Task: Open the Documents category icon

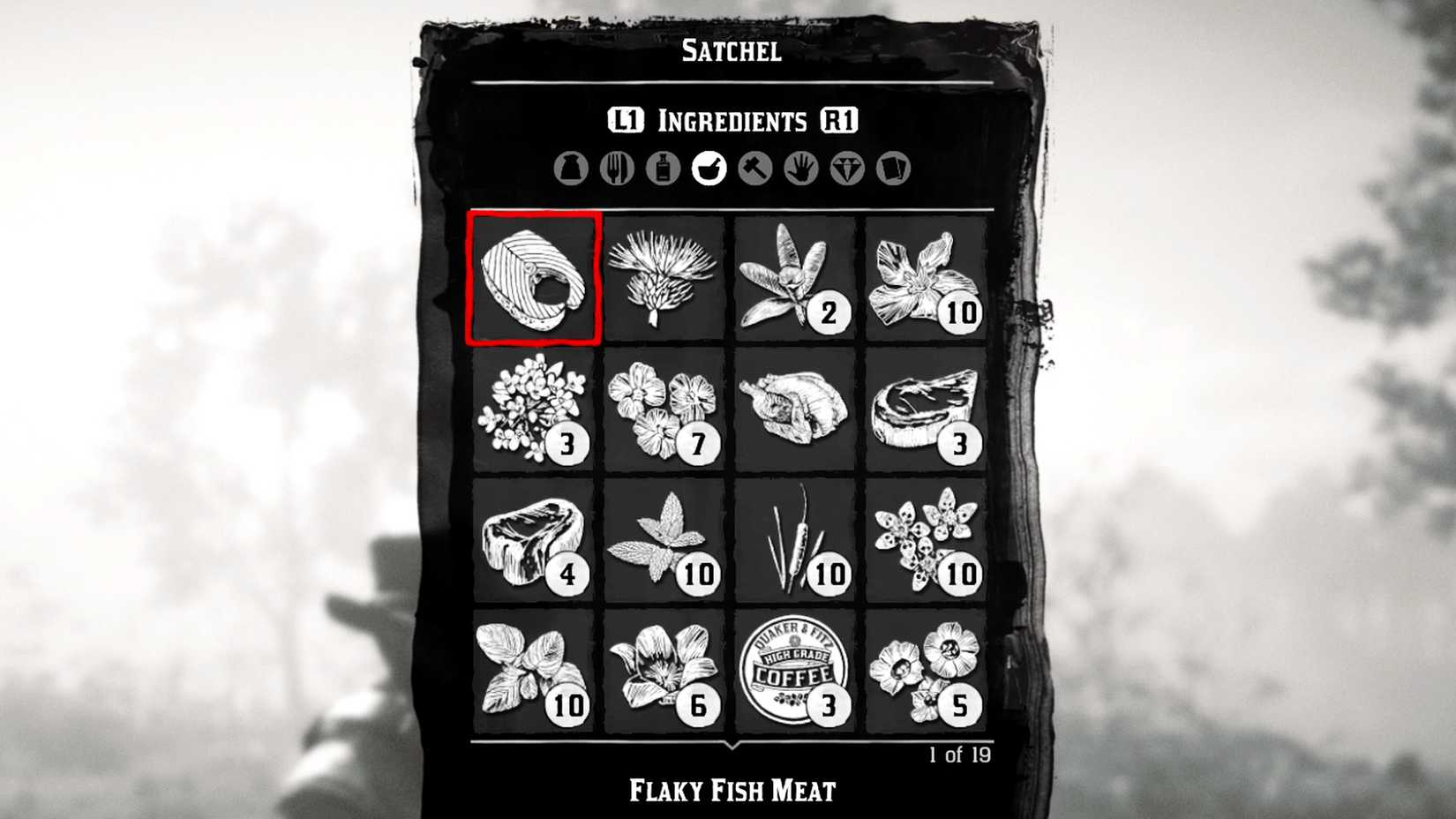Action: tap(891, 168)
